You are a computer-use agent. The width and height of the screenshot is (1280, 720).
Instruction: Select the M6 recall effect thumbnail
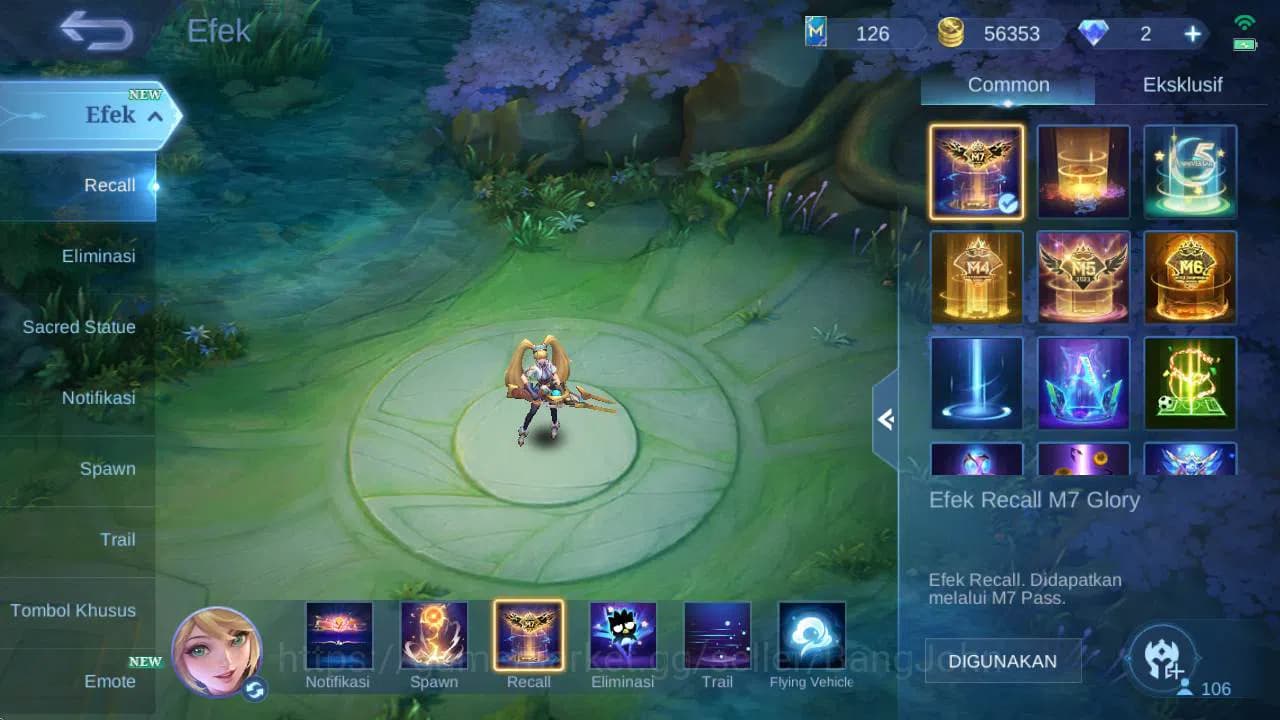coord(1190,278)
